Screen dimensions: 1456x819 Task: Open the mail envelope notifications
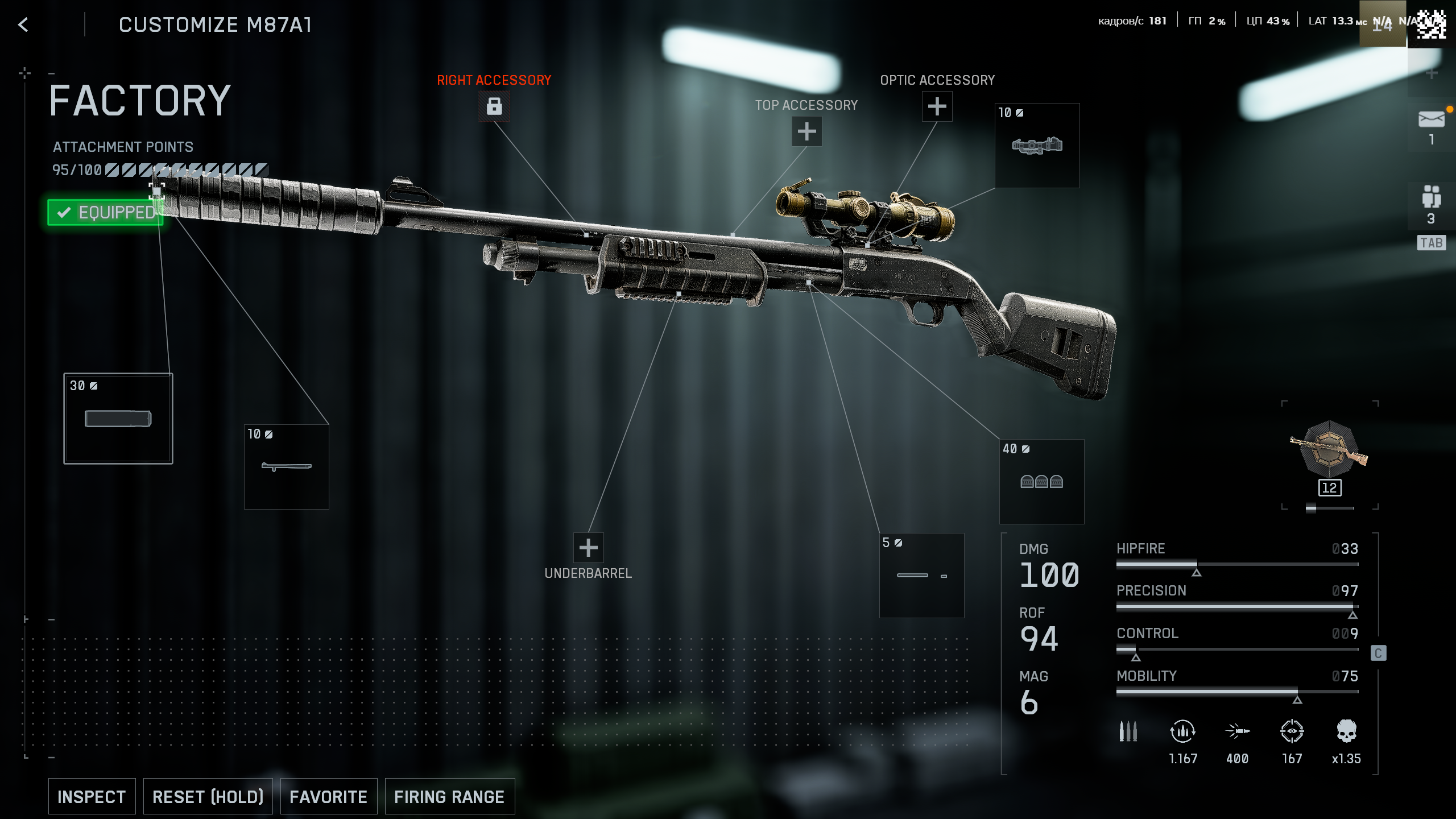click(x=1431, y=120)
